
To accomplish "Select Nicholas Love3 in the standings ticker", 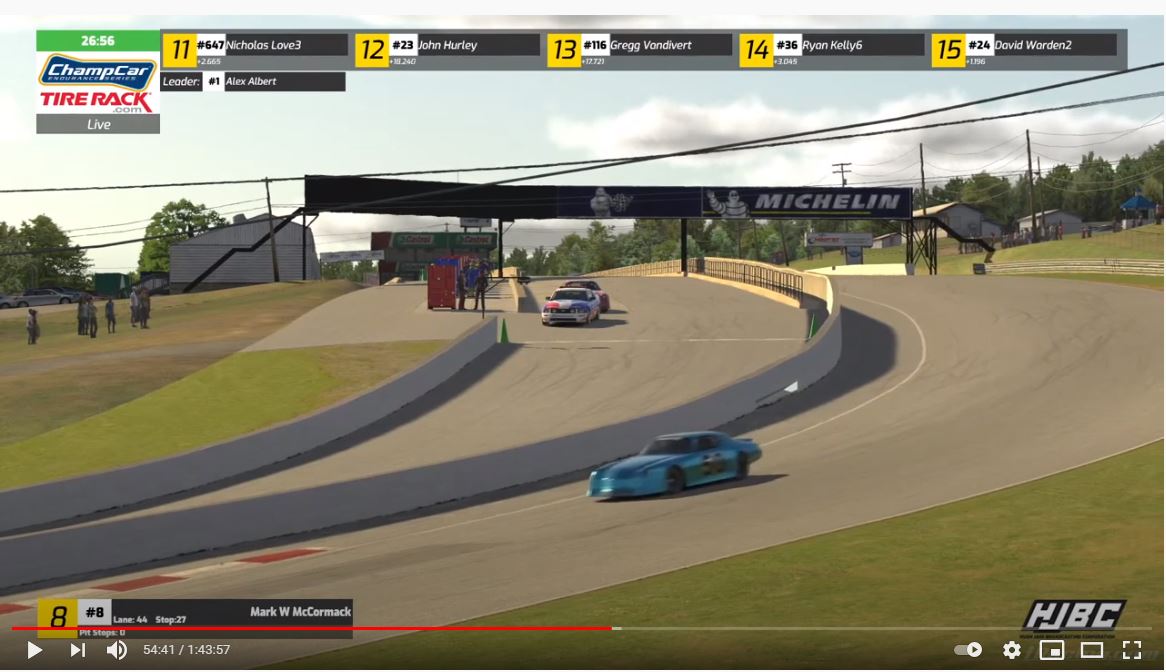I will (263, 46).
